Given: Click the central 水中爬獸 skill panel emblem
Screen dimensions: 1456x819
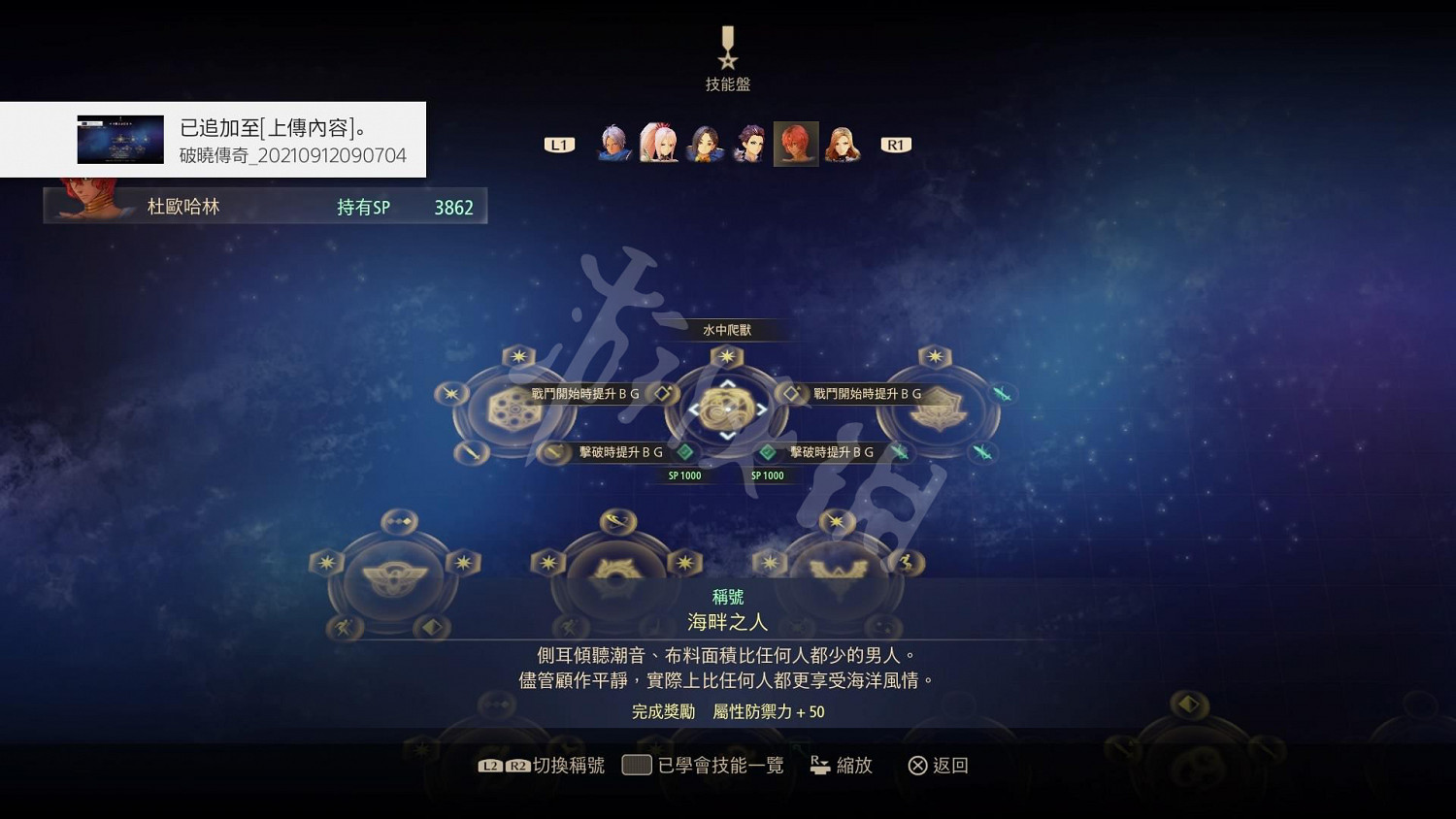Looking at the screenshot, I should point(728,408).
